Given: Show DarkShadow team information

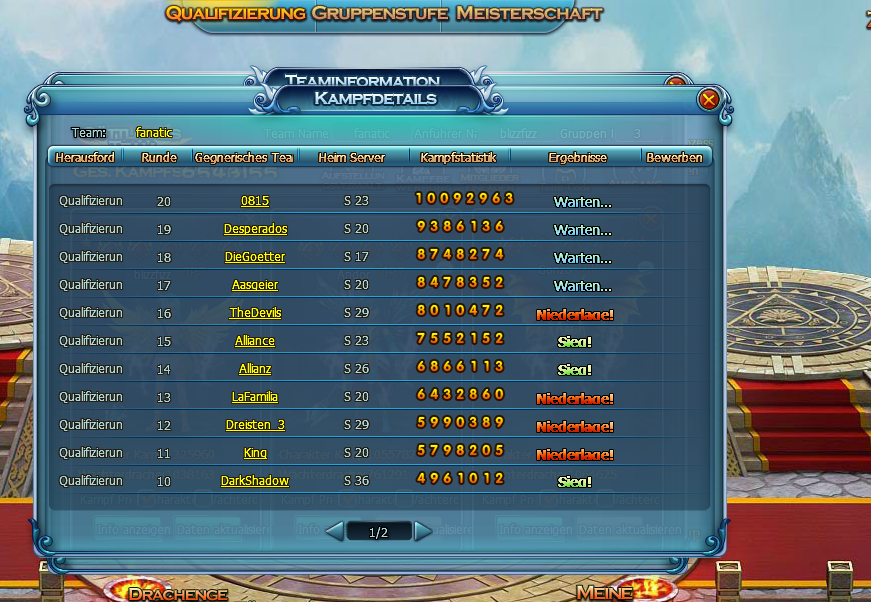Looking at the screenshot, I should click(x=255, y=481).
